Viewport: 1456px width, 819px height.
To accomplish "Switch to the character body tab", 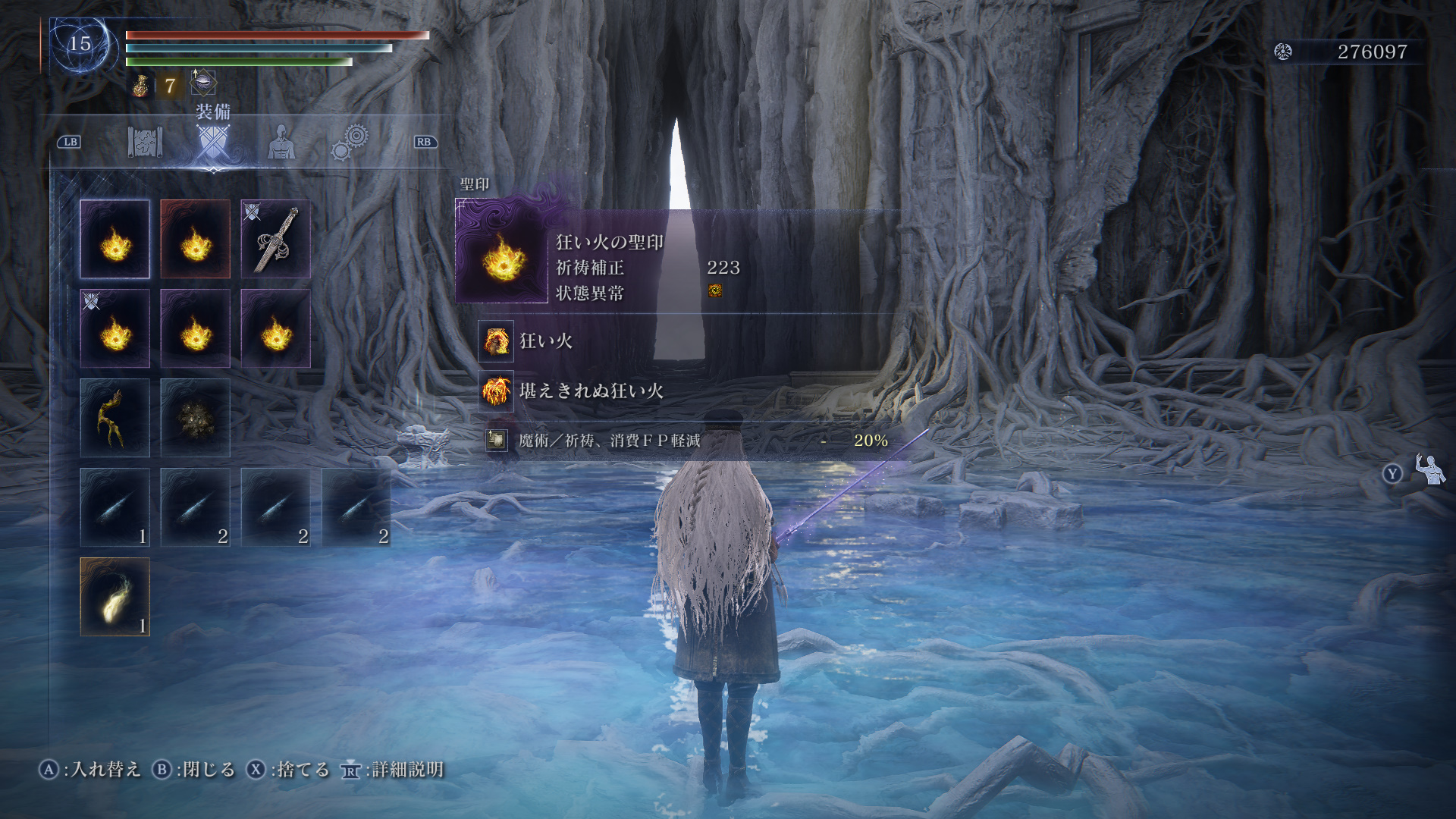I will (281, 142).
